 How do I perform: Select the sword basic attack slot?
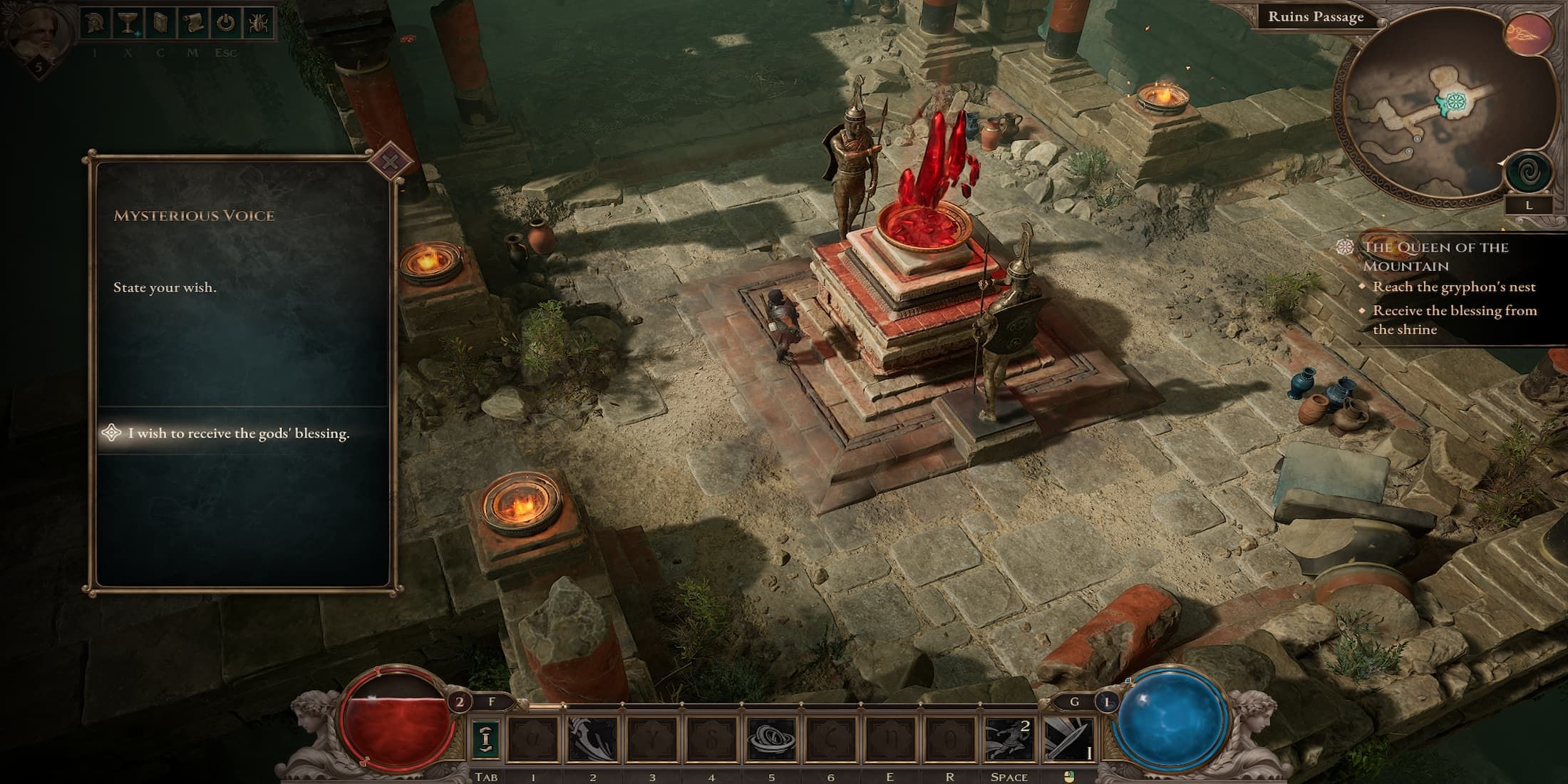coord(1068,738)
